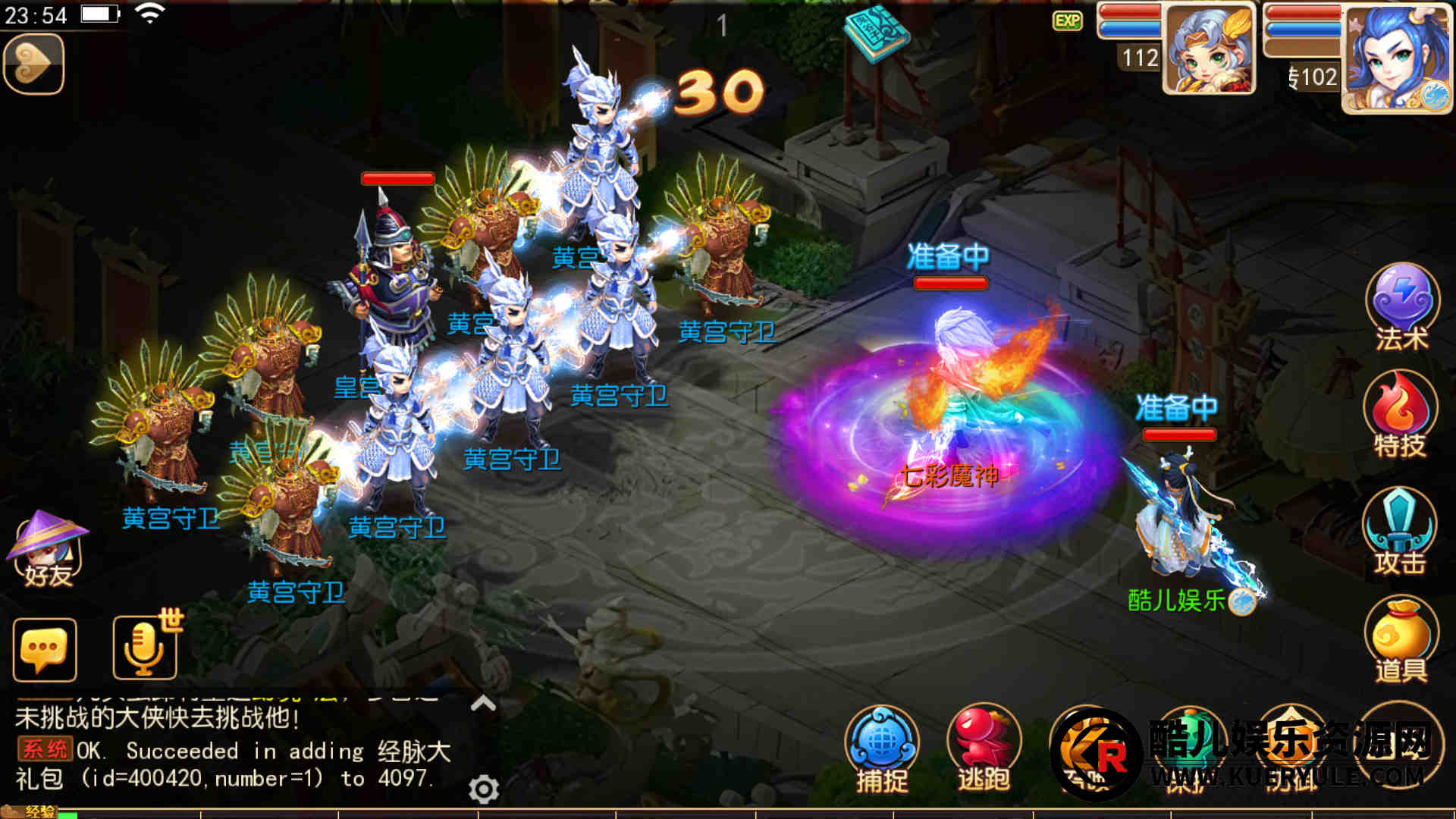The height and width of the screenshot is (819, 1456).
Task: Select the level 112 pet portrait
Action: 1208,50
